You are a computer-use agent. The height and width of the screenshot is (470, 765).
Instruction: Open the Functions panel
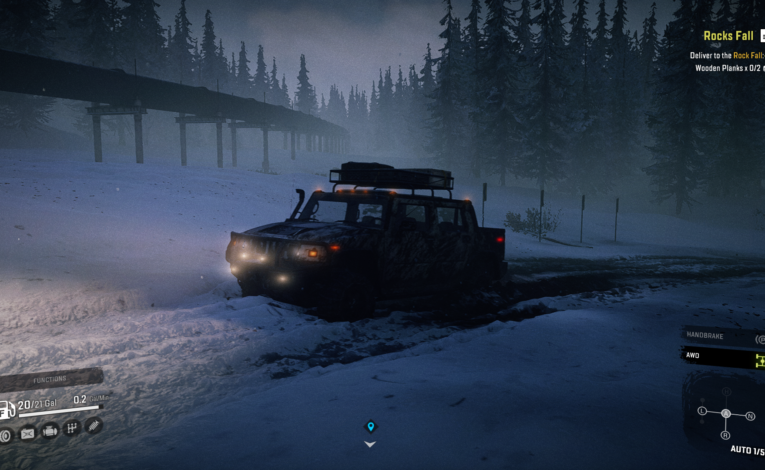pyautogui.click(x=49, y=379)
